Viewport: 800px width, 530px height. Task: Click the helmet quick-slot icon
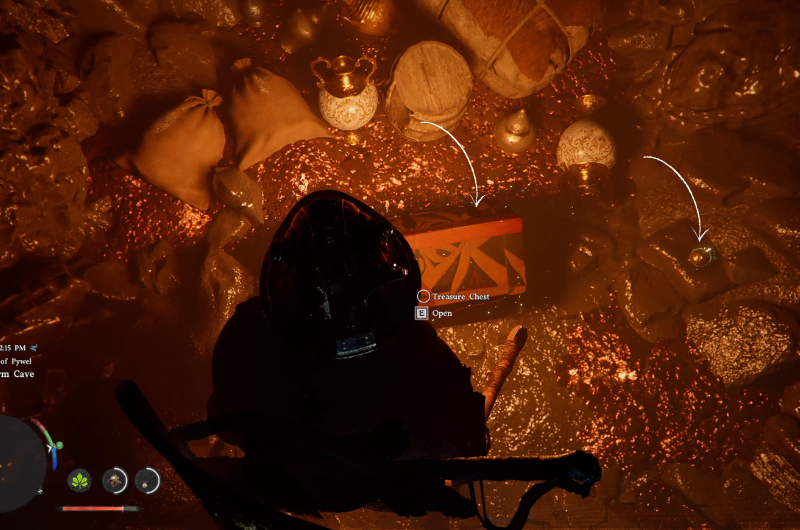115,480
